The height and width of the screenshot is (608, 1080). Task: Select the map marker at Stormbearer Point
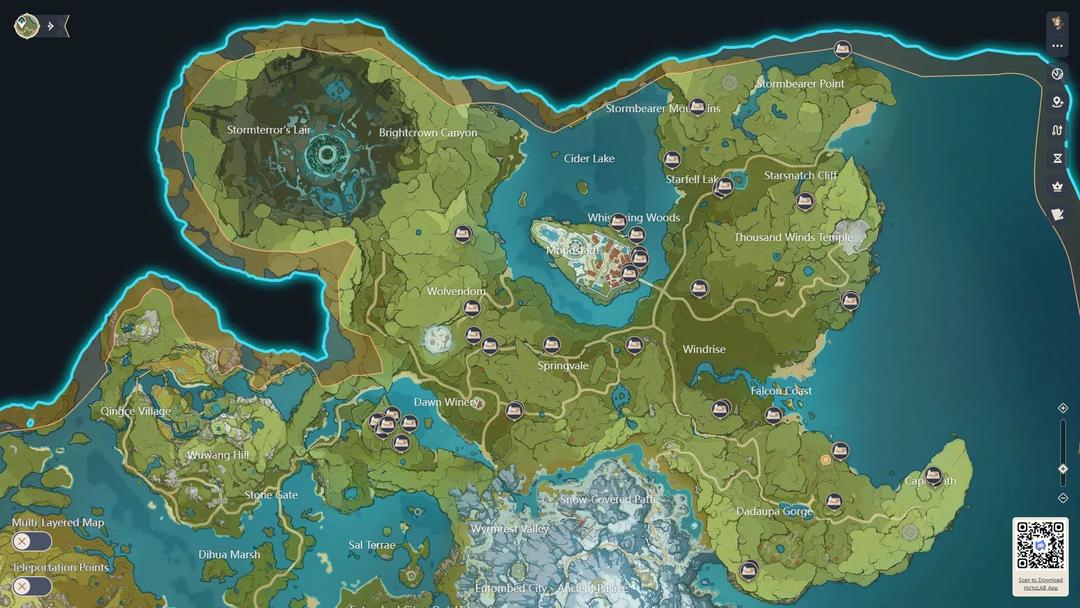point(843,49)
